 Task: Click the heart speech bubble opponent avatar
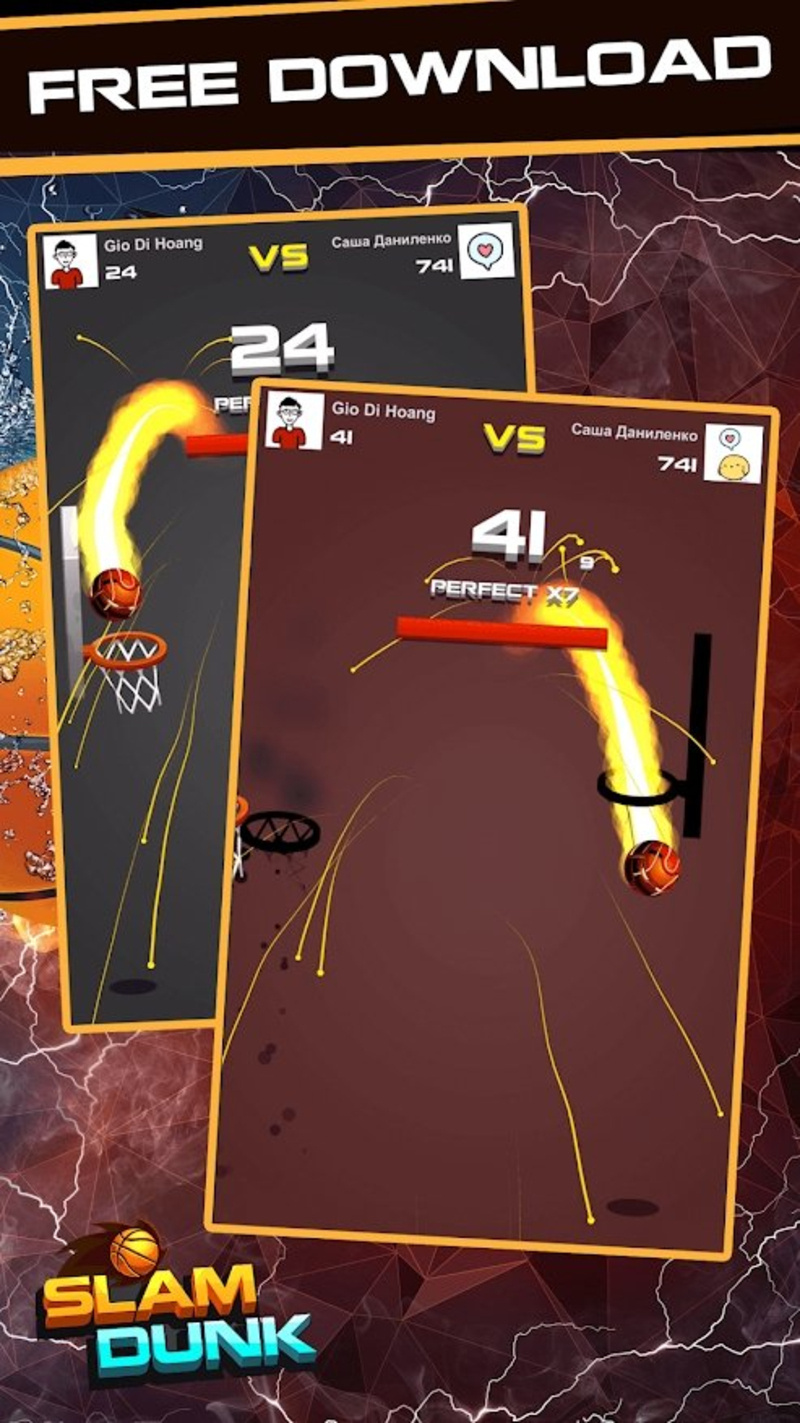[x=486, y=251]
